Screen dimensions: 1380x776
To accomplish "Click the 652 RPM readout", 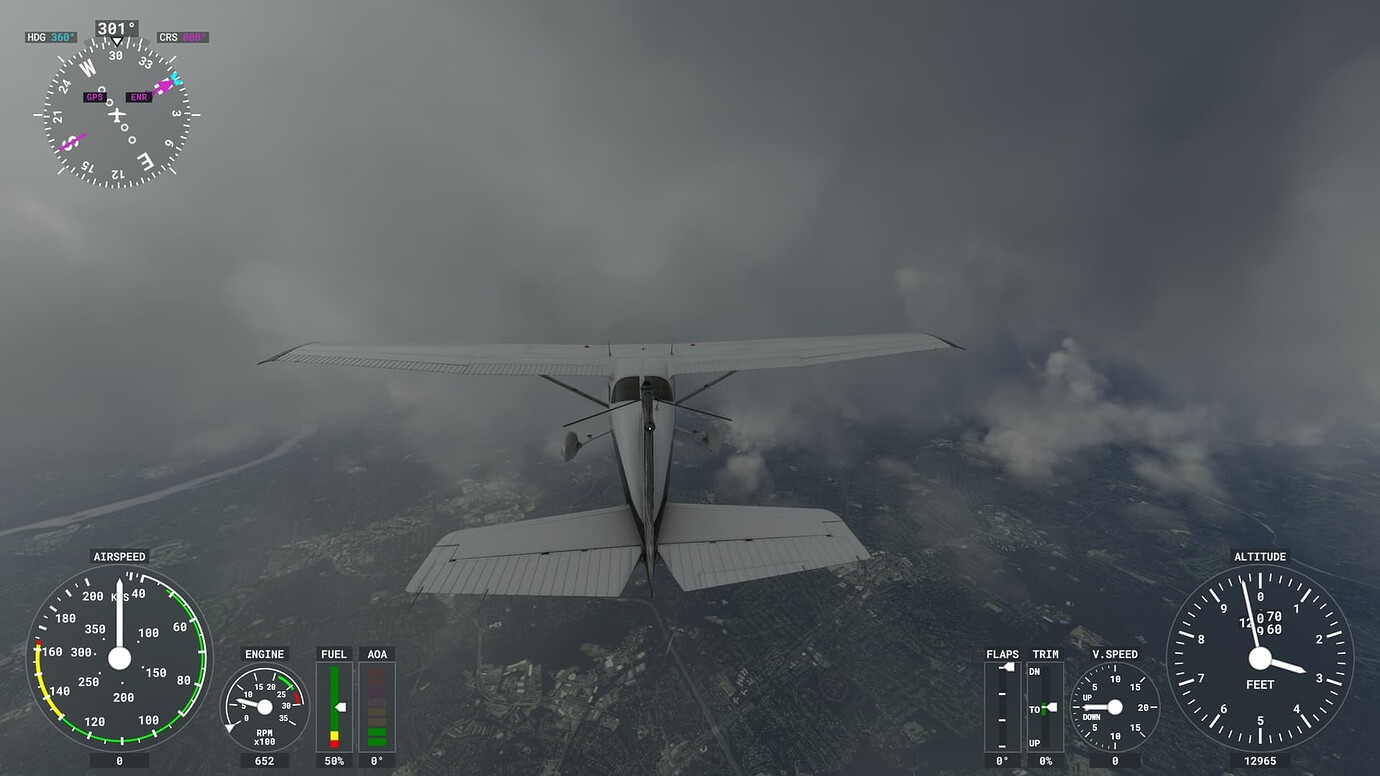I will pos(265,760).
